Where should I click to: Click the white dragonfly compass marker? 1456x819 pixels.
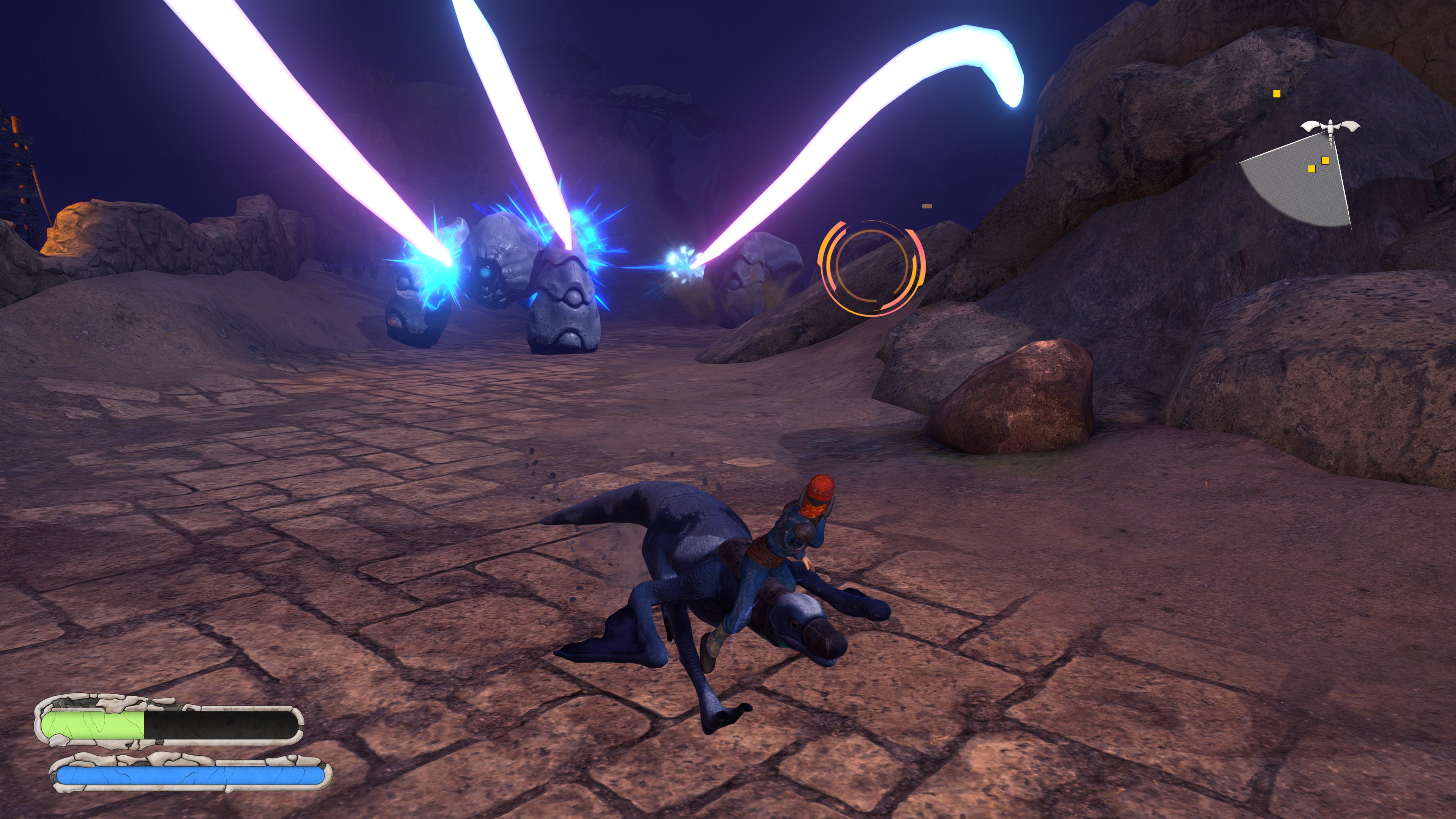(x=1331, y=127)
